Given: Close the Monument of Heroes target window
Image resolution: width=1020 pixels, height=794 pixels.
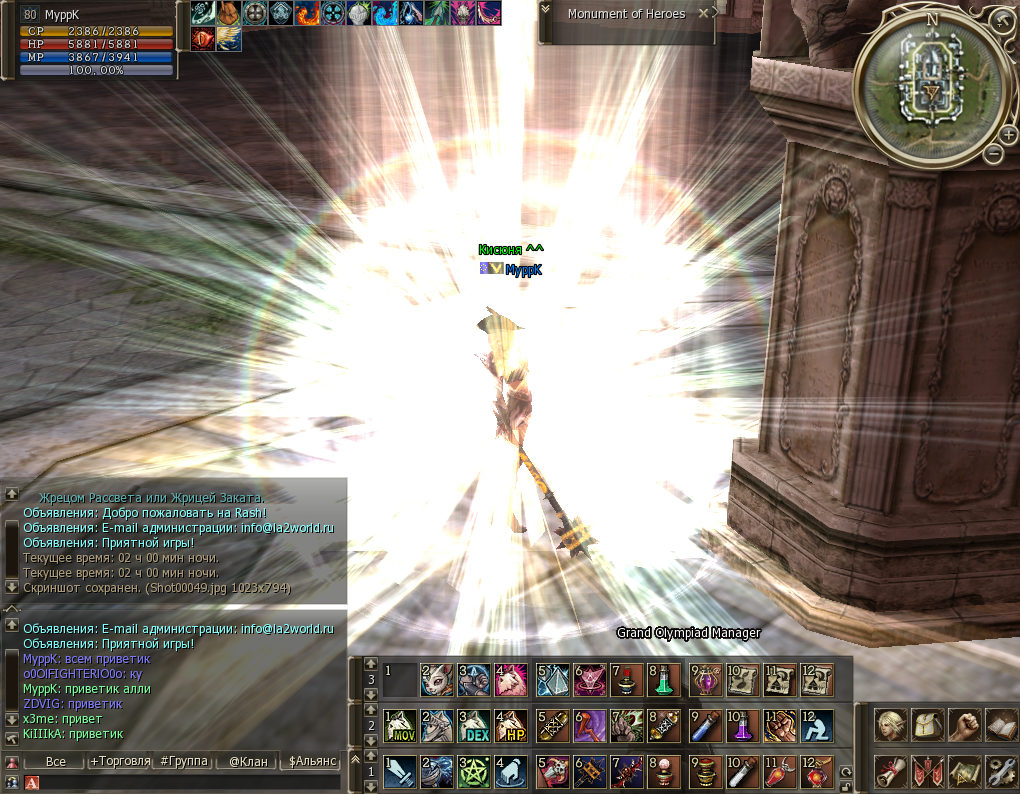Looking at the screenshot, I should 704,14.
